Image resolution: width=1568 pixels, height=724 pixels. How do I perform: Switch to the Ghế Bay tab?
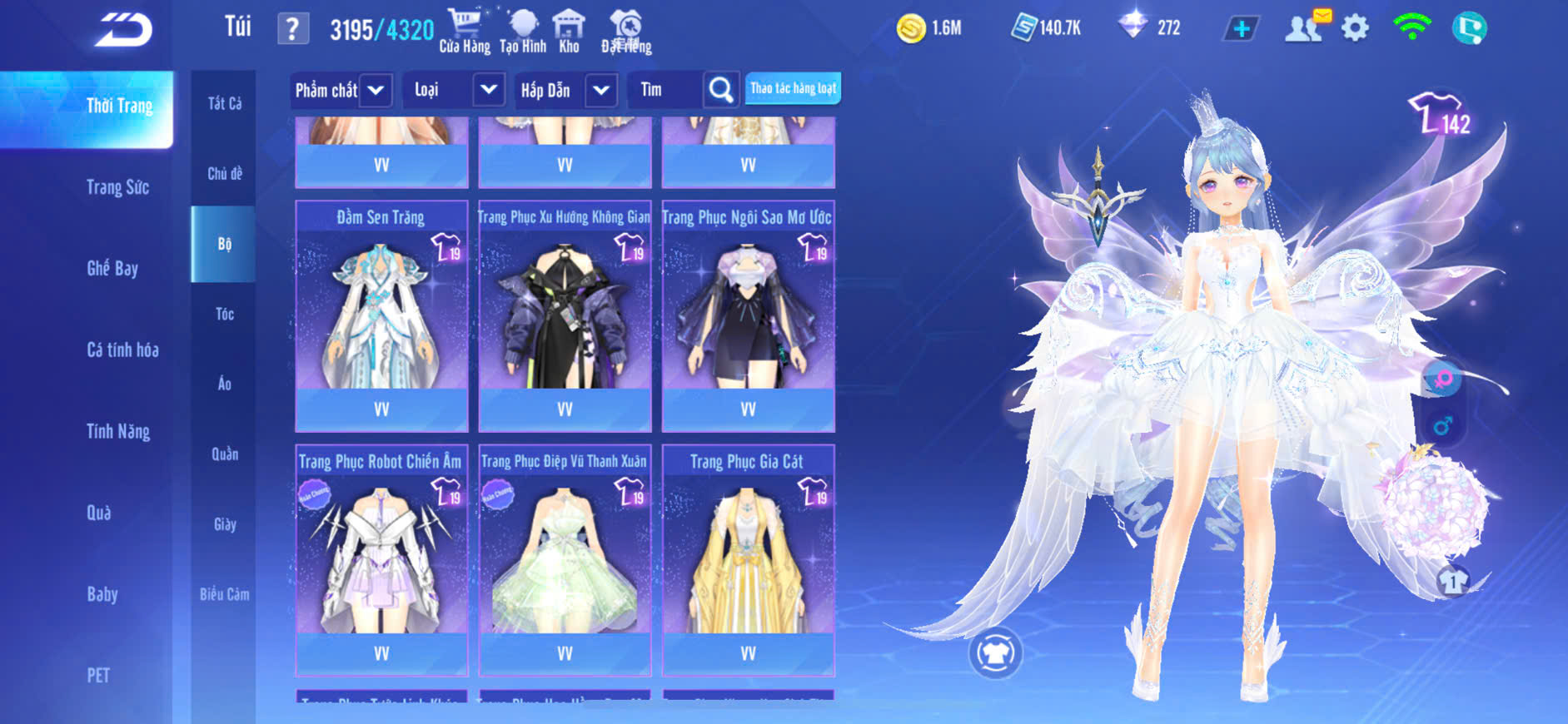(112, 268)
